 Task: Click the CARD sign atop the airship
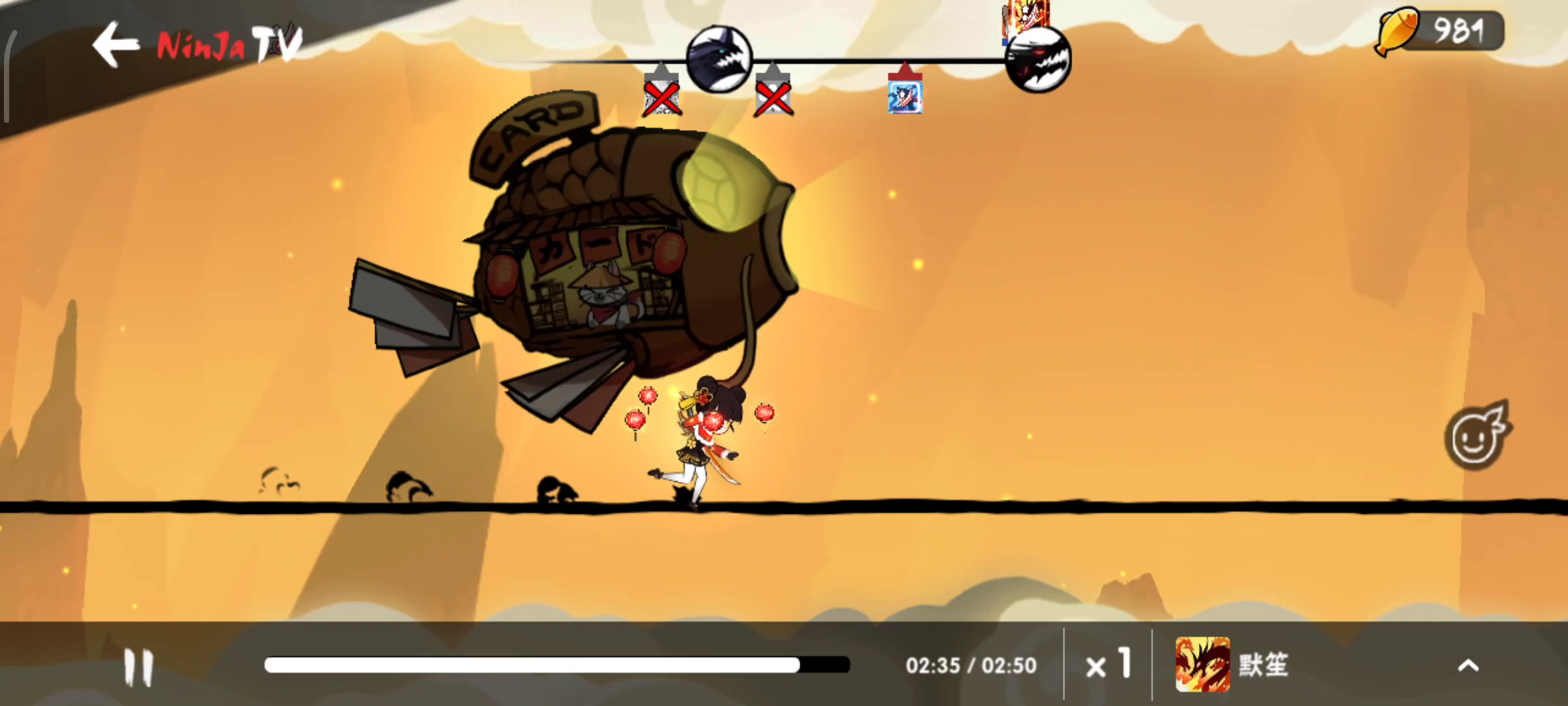(537, 131)
